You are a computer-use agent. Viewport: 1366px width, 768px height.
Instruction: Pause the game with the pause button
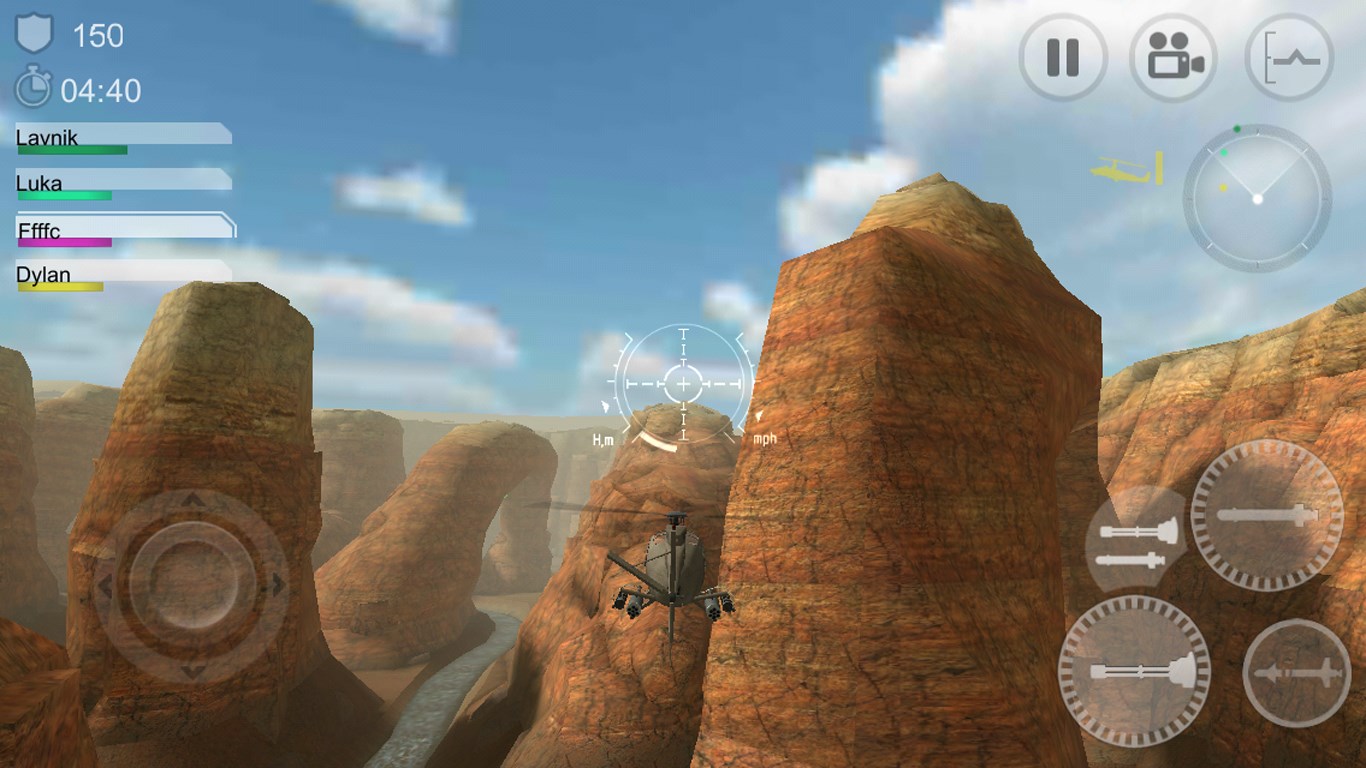click(x=1062, y=57)
